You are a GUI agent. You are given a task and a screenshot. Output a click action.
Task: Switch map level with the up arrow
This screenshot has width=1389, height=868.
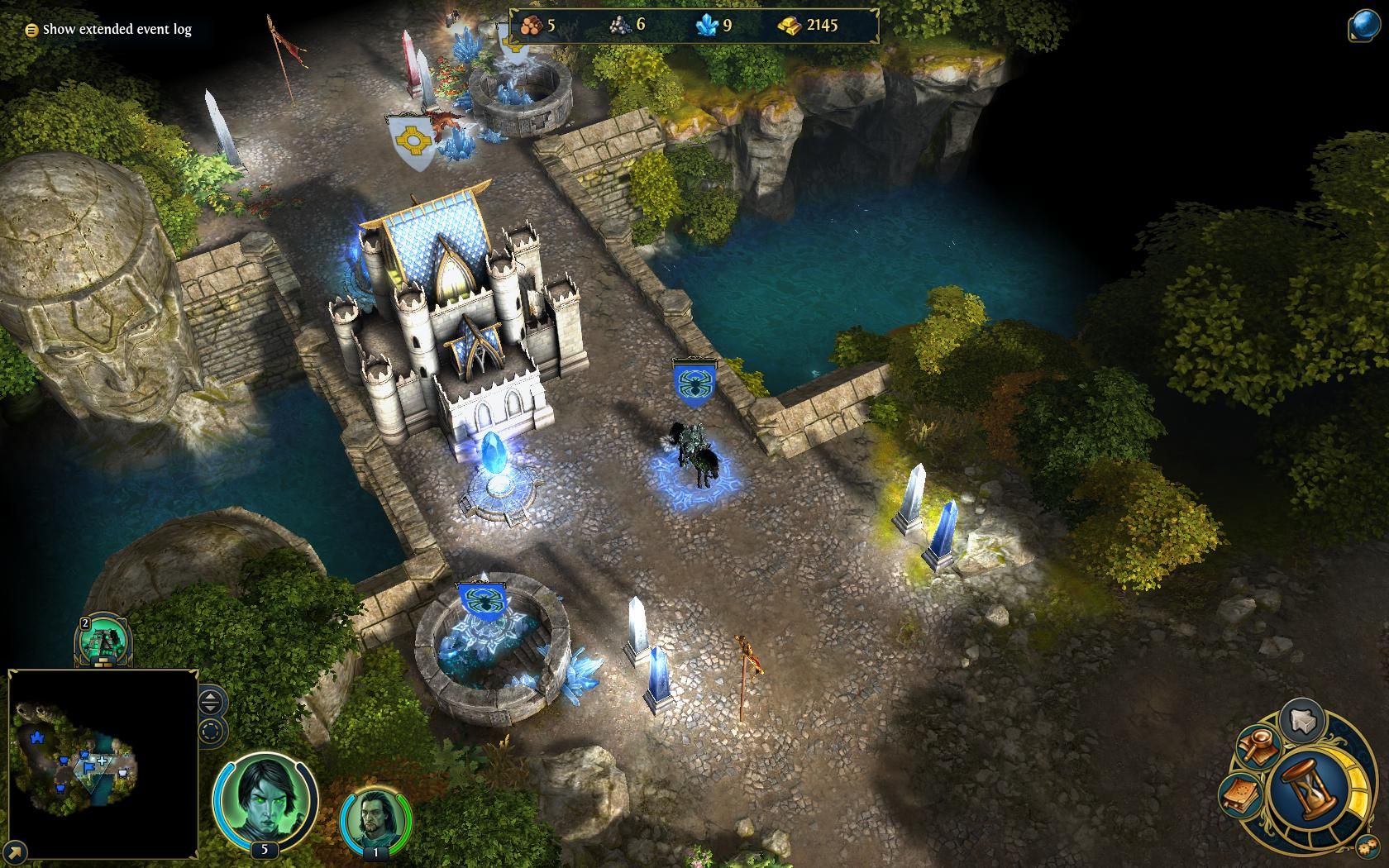point(208,698)
